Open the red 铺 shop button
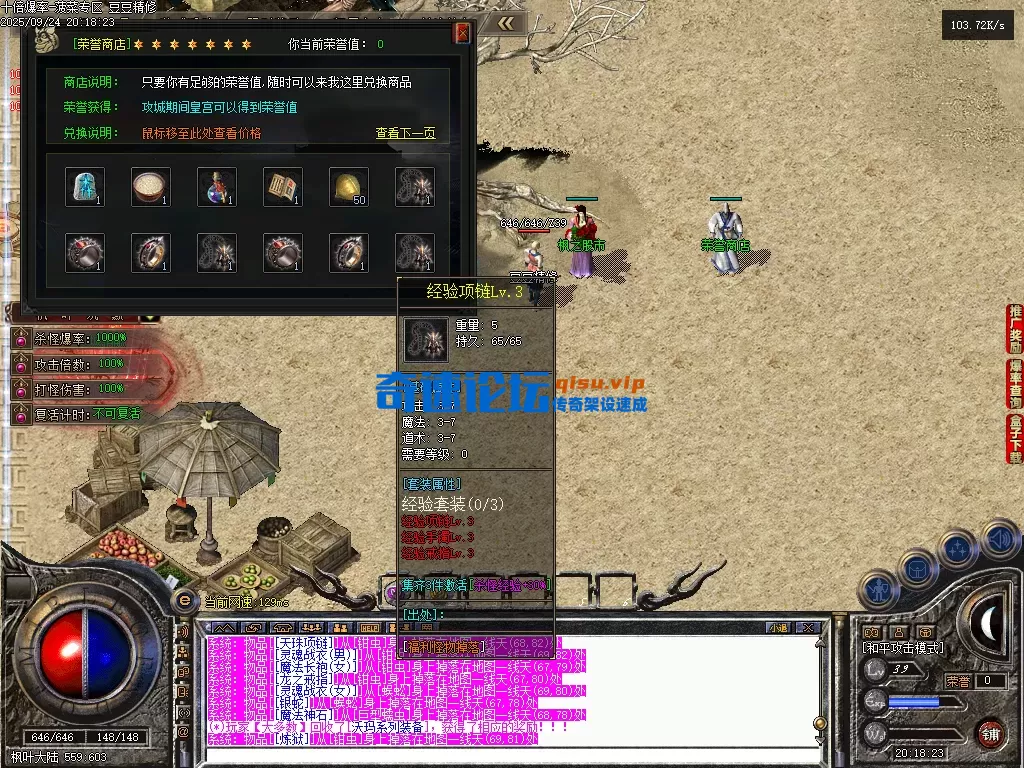 990,733
